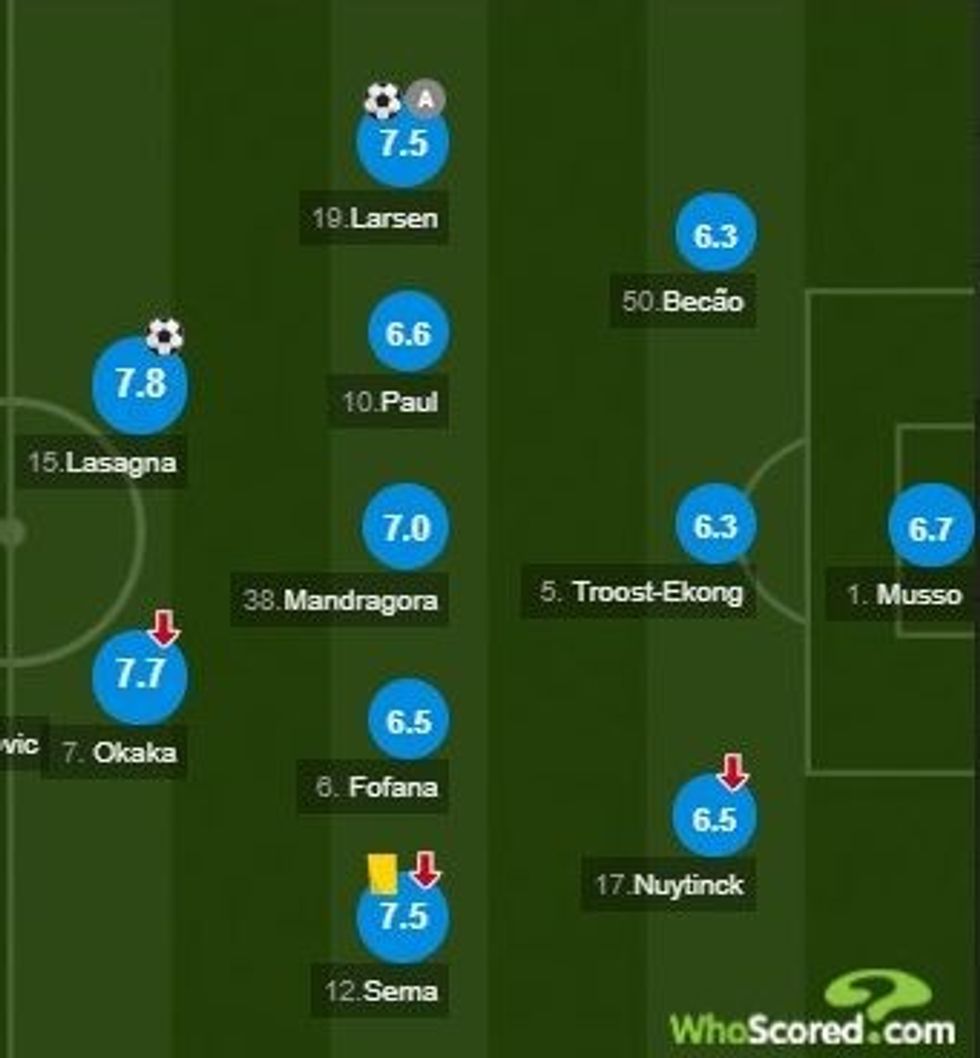This screenshot has width=980, height=1058.
Task: Select Becão's rating circle
Action: tap(715, 235)
